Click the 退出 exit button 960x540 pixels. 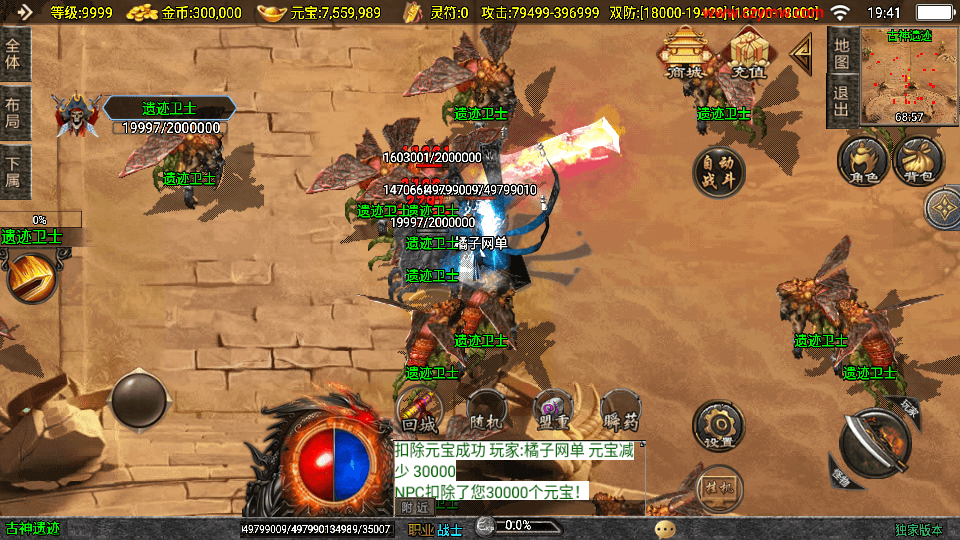842,102
